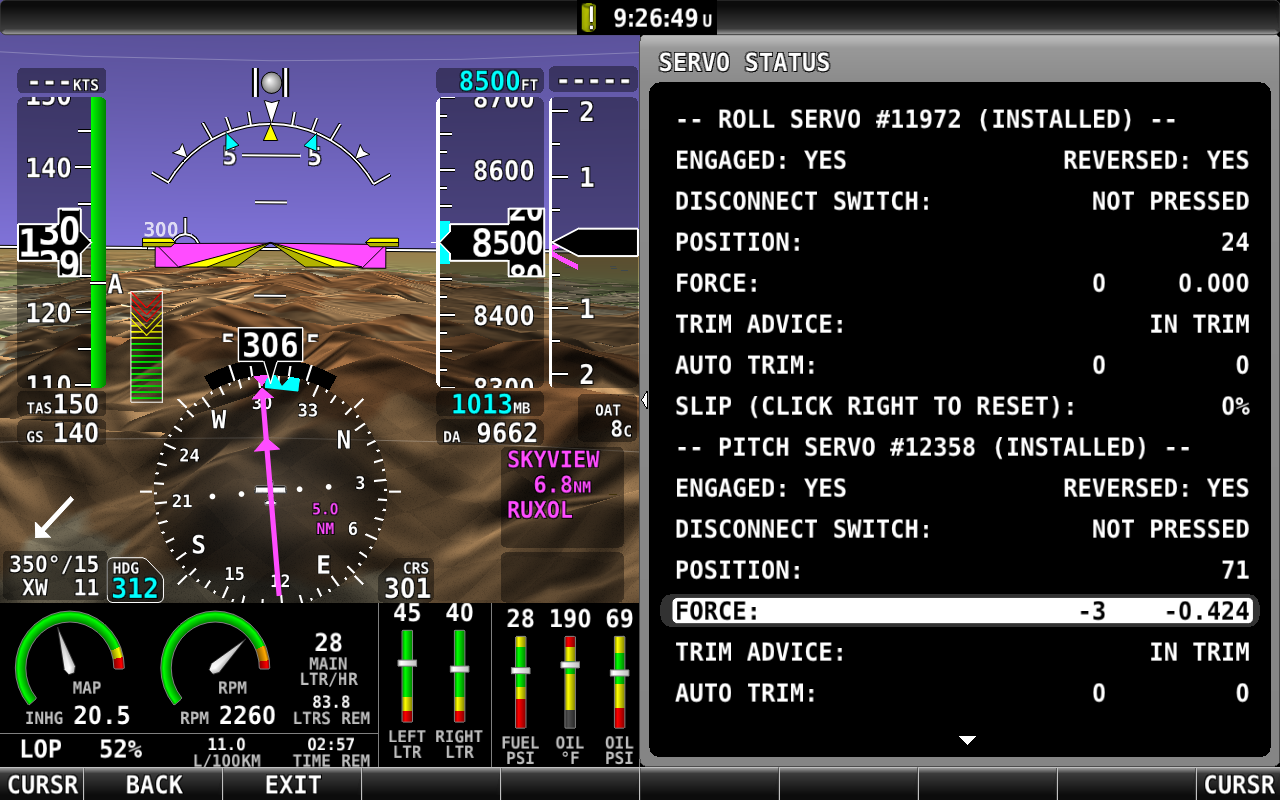Image resolution: width=1280 pixels, height=800 pixels.
Task: Select the 8500 FT altitude bug readout
Action: pos(489,81)
